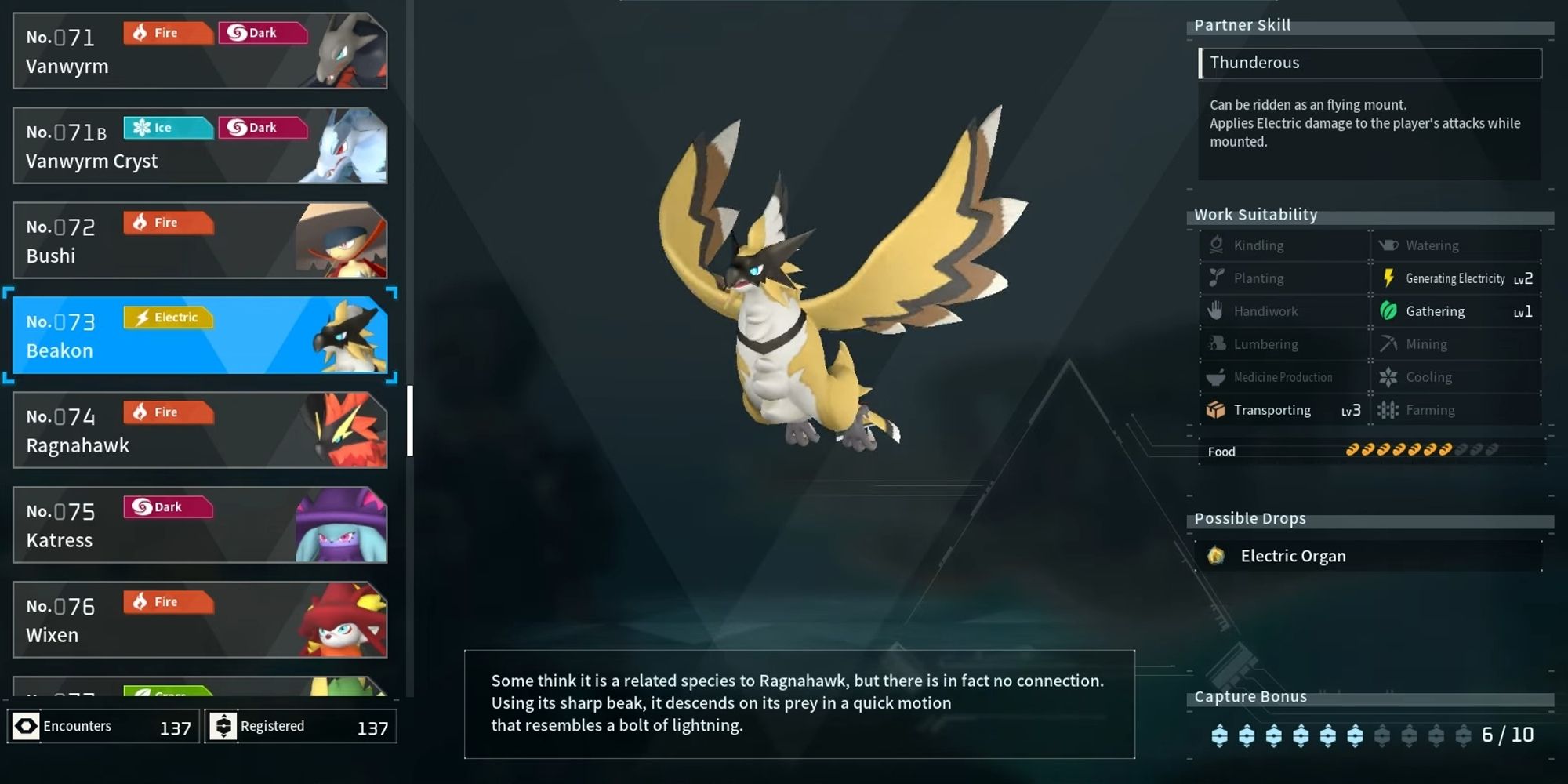Screen dimensions: 1568x784
Task: Expand the Partner Skill Thunderous entry
Action: pos(1370,63)
